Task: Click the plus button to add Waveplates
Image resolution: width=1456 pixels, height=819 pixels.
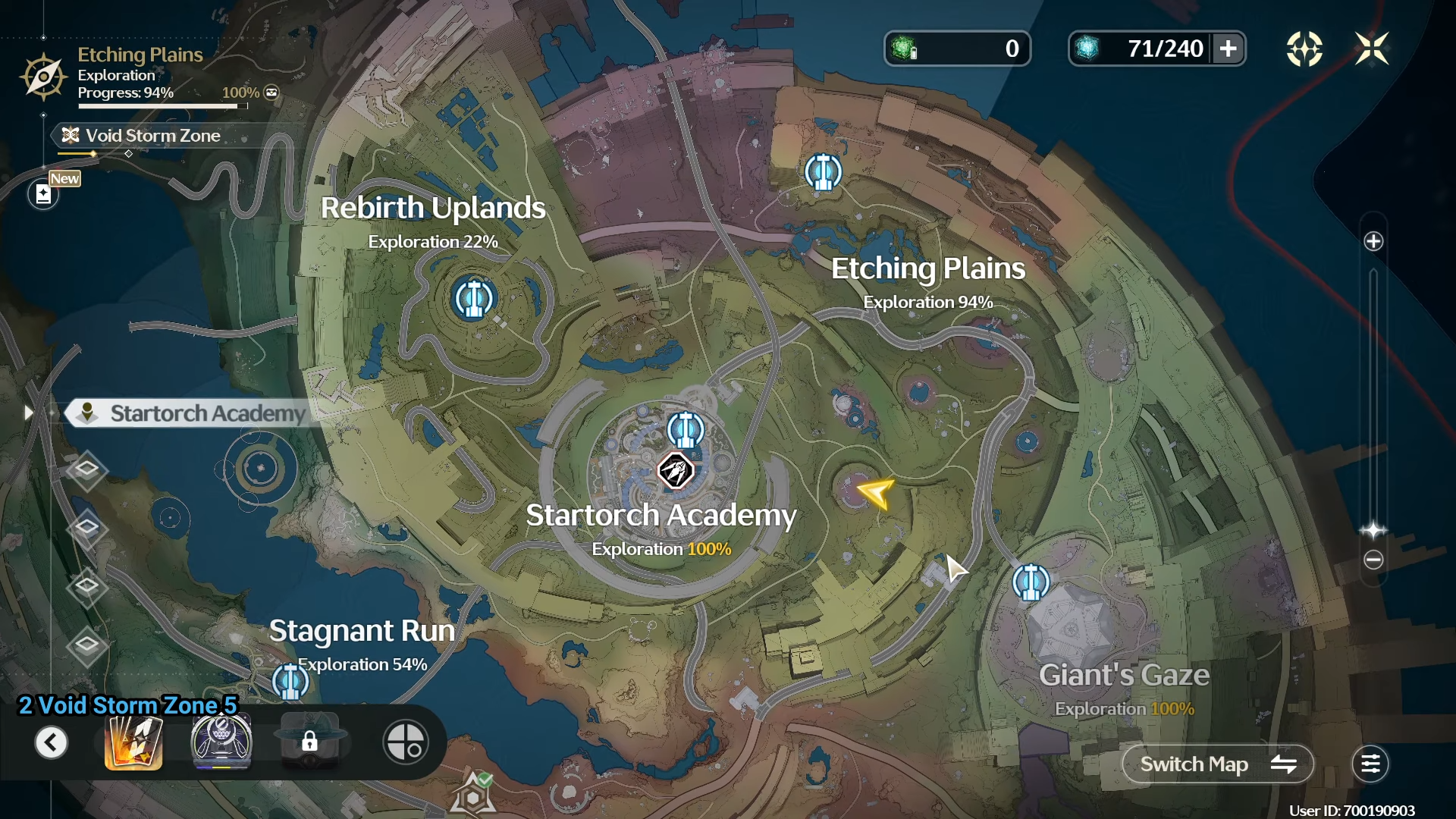Action: click(x=1228, y=49)
